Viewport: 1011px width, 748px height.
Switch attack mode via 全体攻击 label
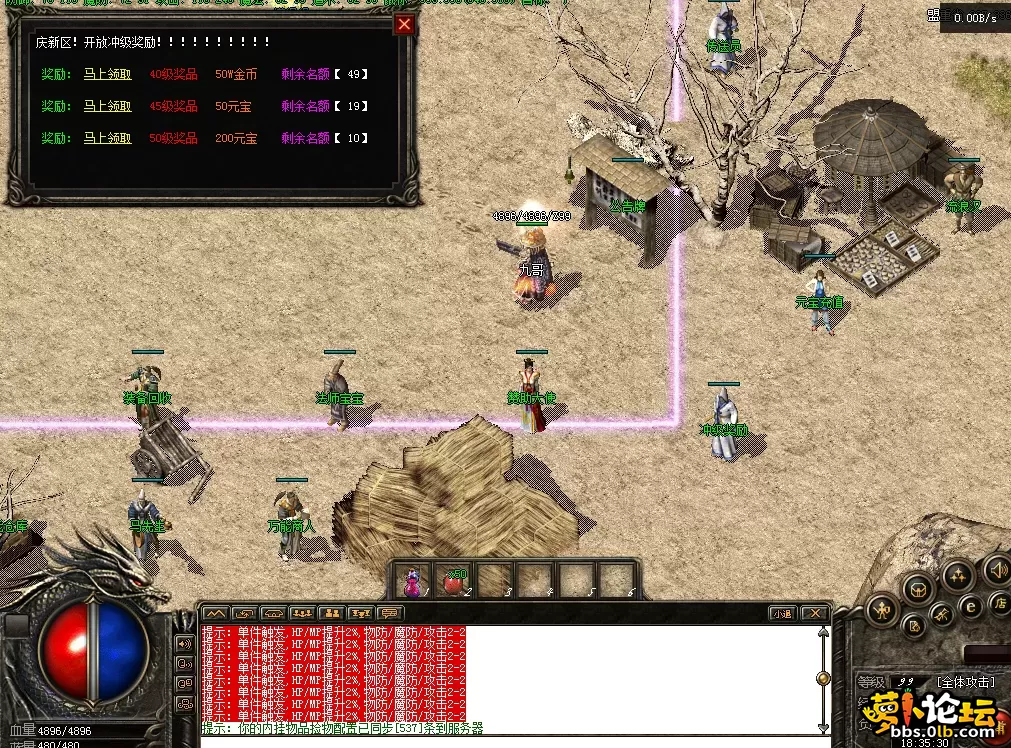(966, 682)
